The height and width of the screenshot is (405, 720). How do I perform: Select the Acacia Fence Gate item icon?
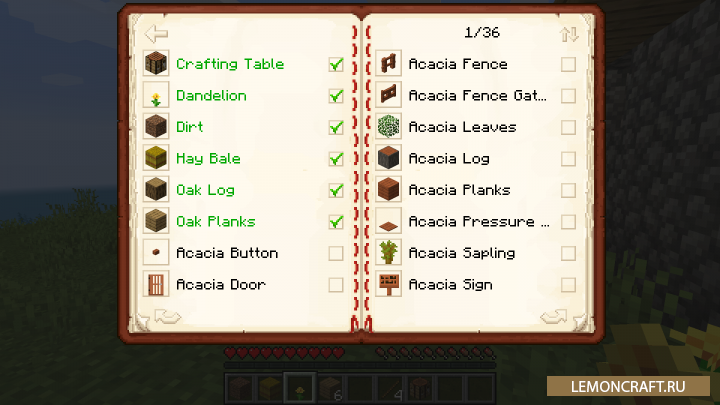point(389,96)
